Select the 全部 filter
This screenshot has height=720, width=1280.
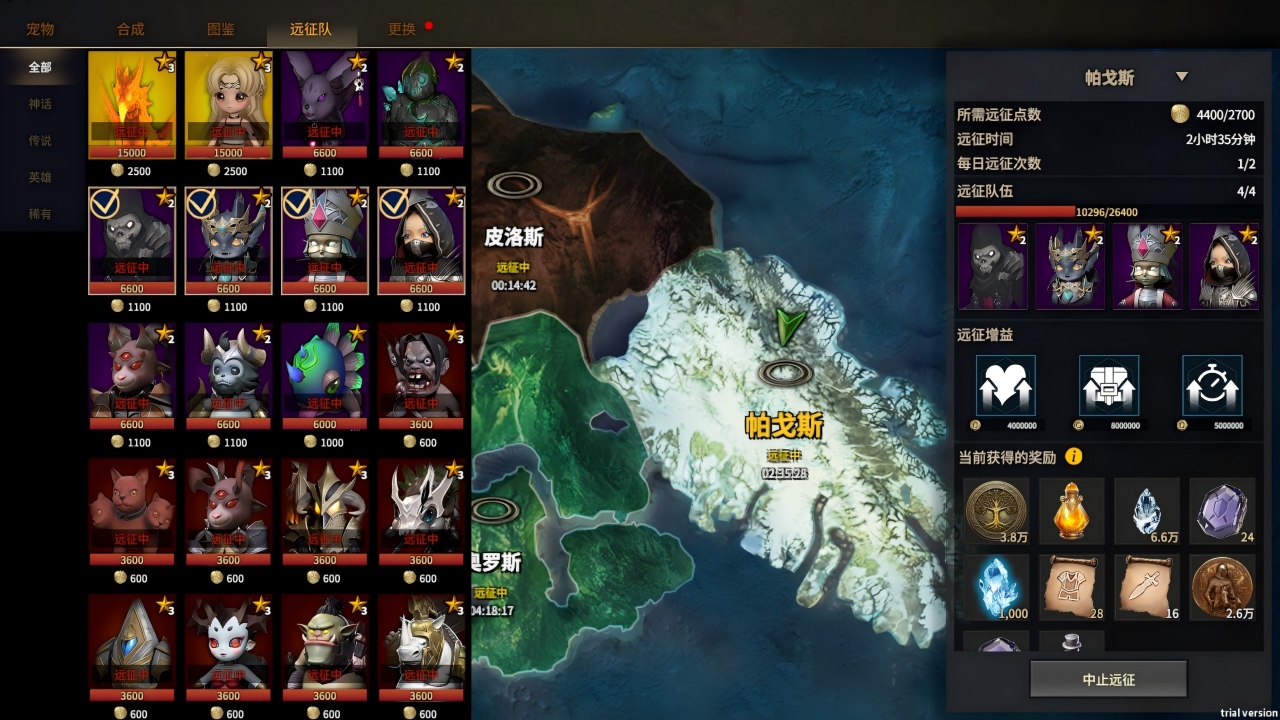pyautogui.click(x=40, y=67)
